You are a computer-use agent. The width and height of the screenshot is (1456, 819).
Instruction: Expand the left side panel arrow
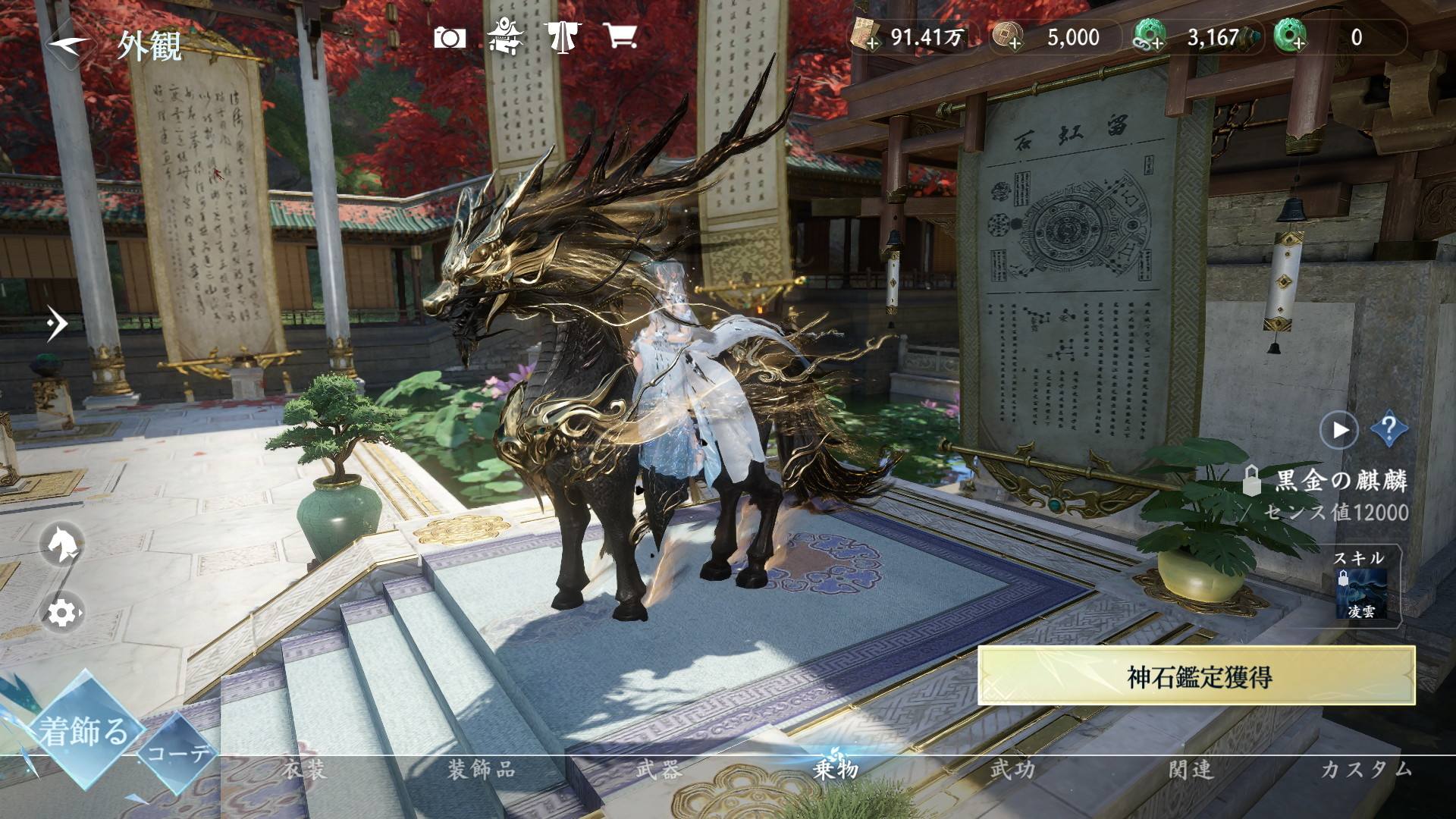56,324
